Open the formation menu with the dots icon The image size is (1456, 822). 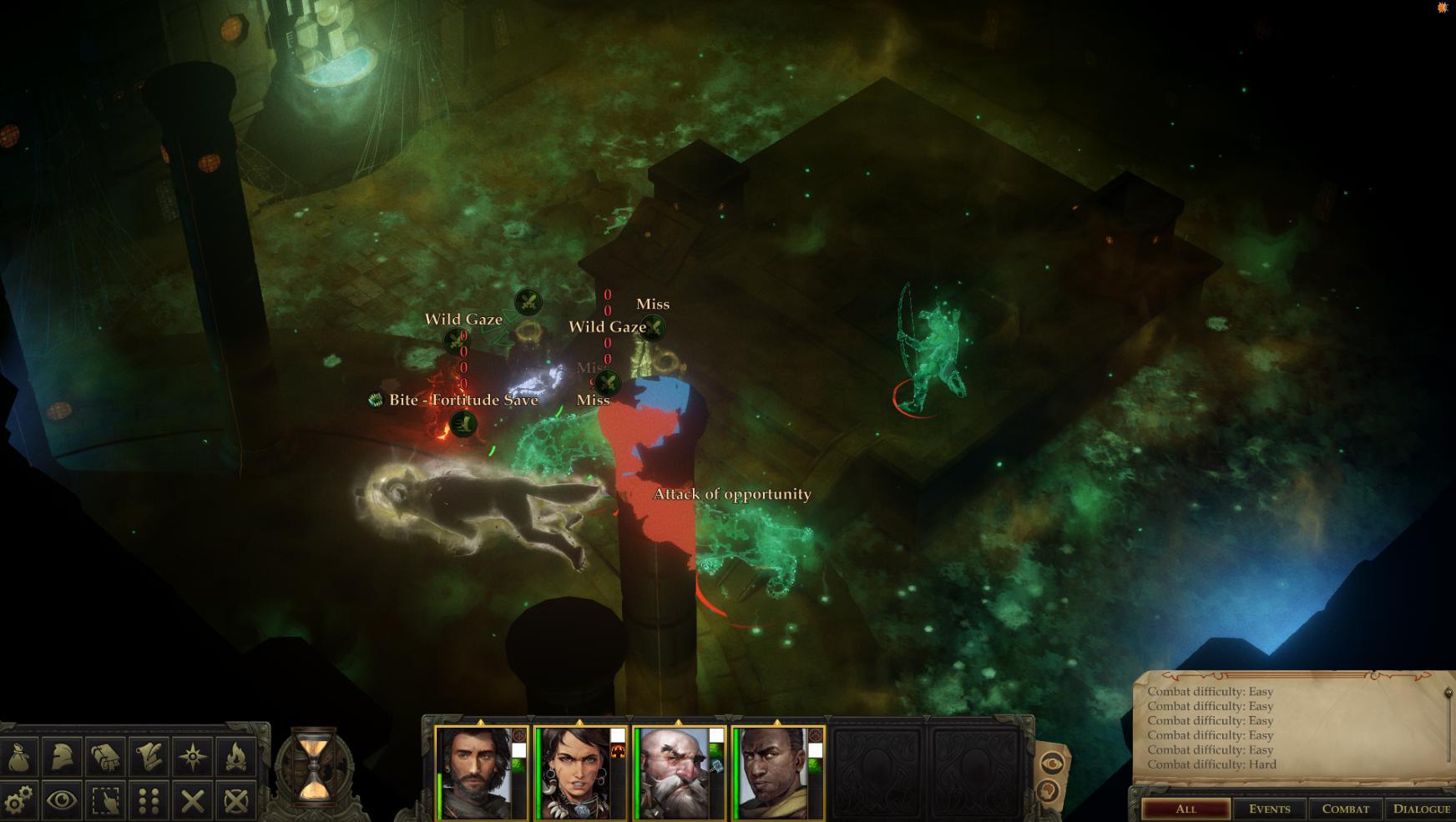click(x=149, y=799)
